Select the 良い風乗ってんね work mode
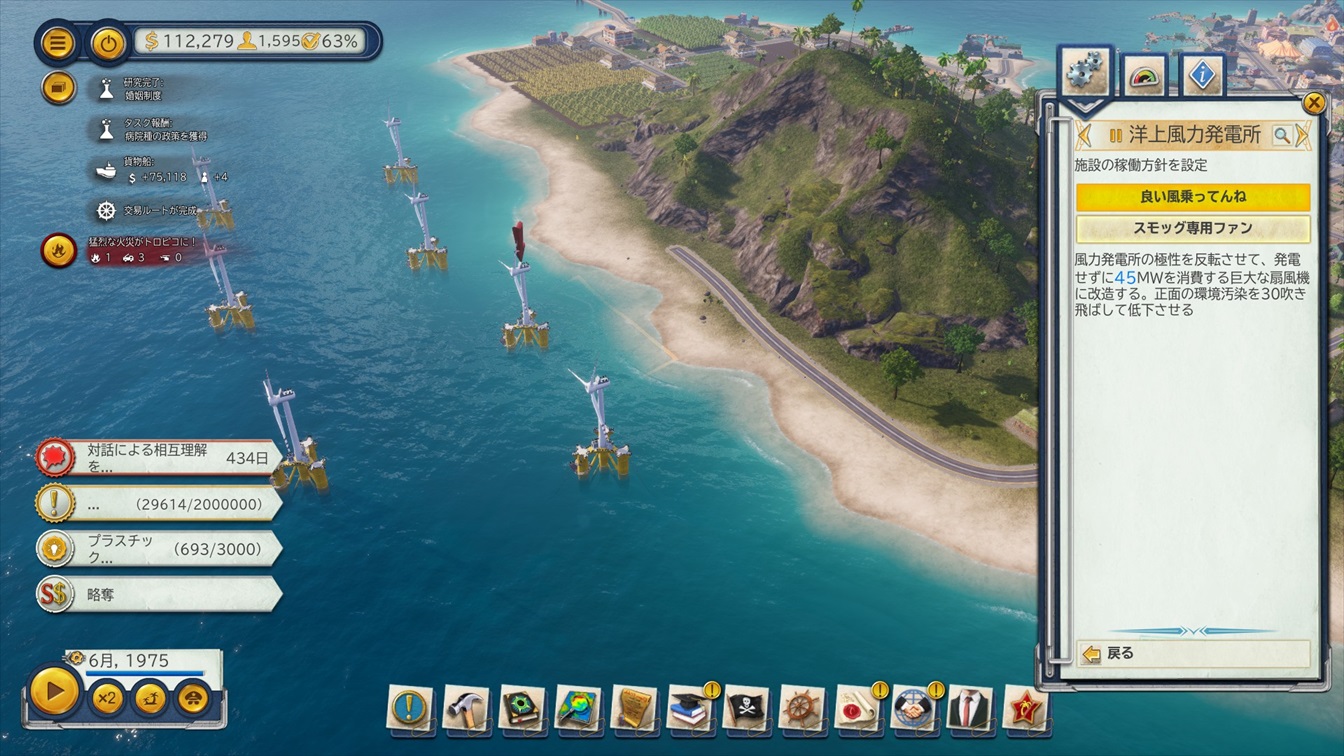This screenshot has height=756, width=1344. click(1192, 197)
